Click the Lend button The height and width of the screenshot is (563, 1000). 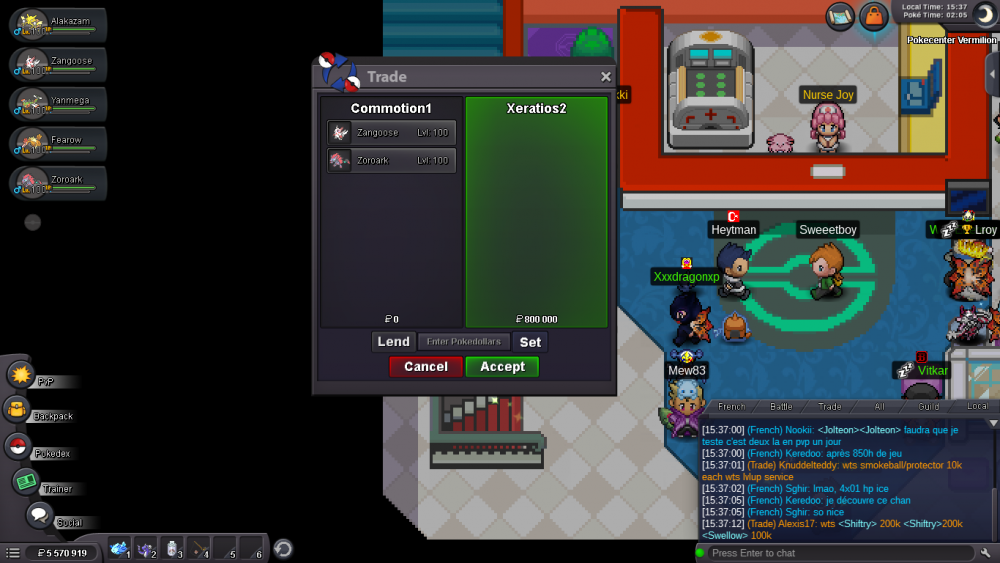[393, 342]
